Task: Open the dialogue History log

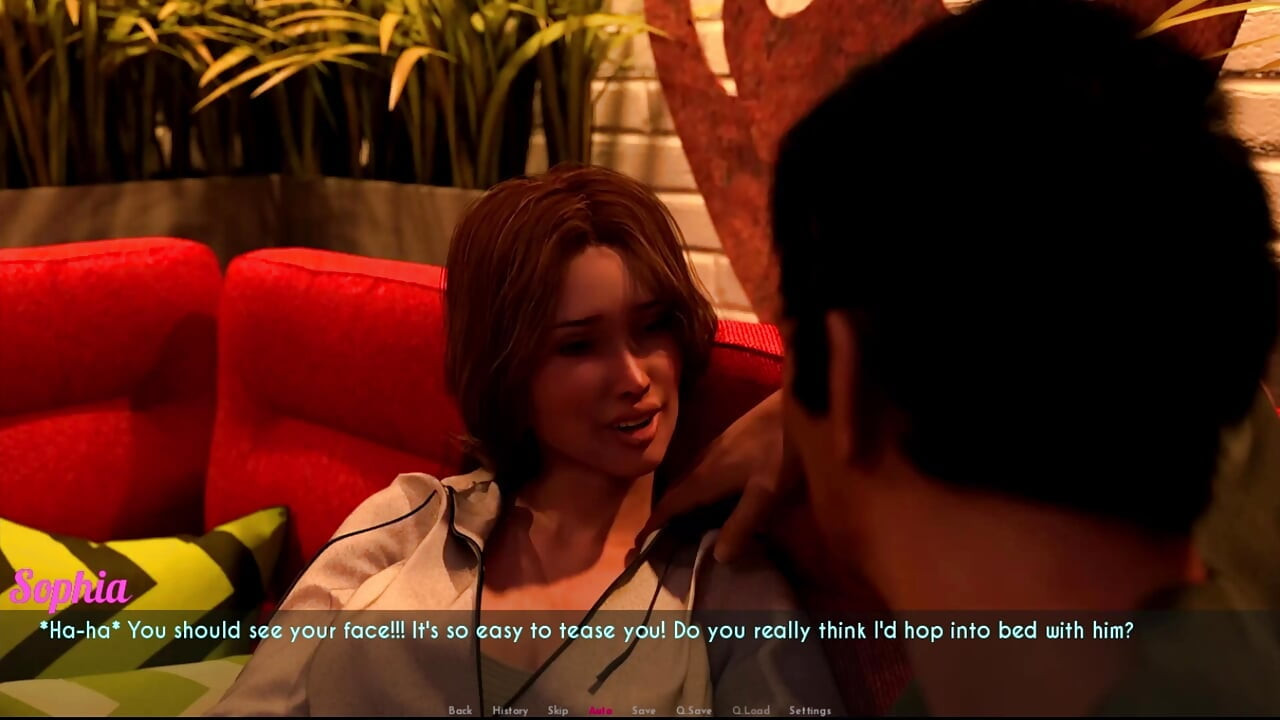Action: pyautogui.click(x=510, y=710)
